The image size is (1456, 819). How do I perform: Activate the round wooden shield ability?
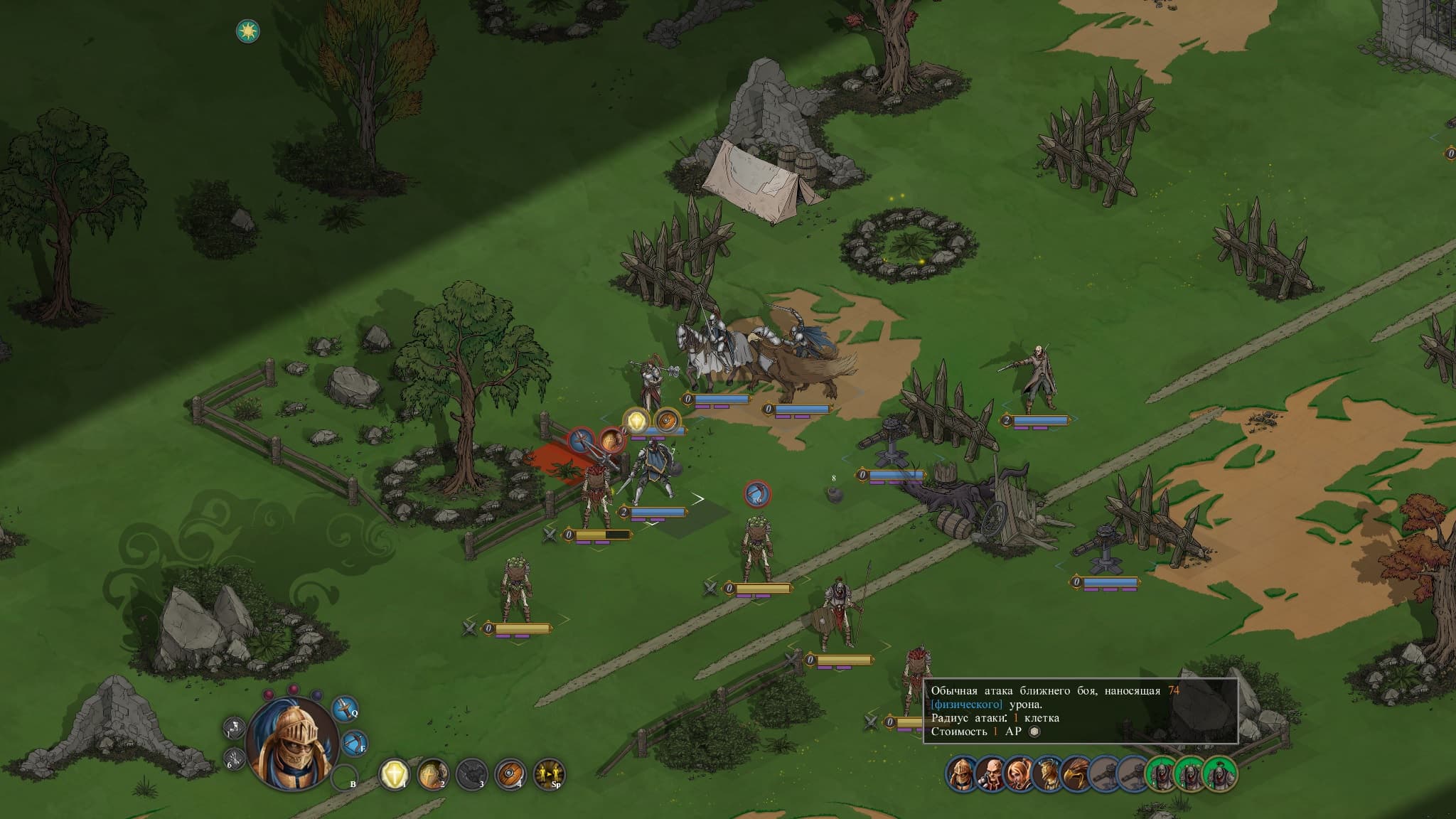click(510, 773)
